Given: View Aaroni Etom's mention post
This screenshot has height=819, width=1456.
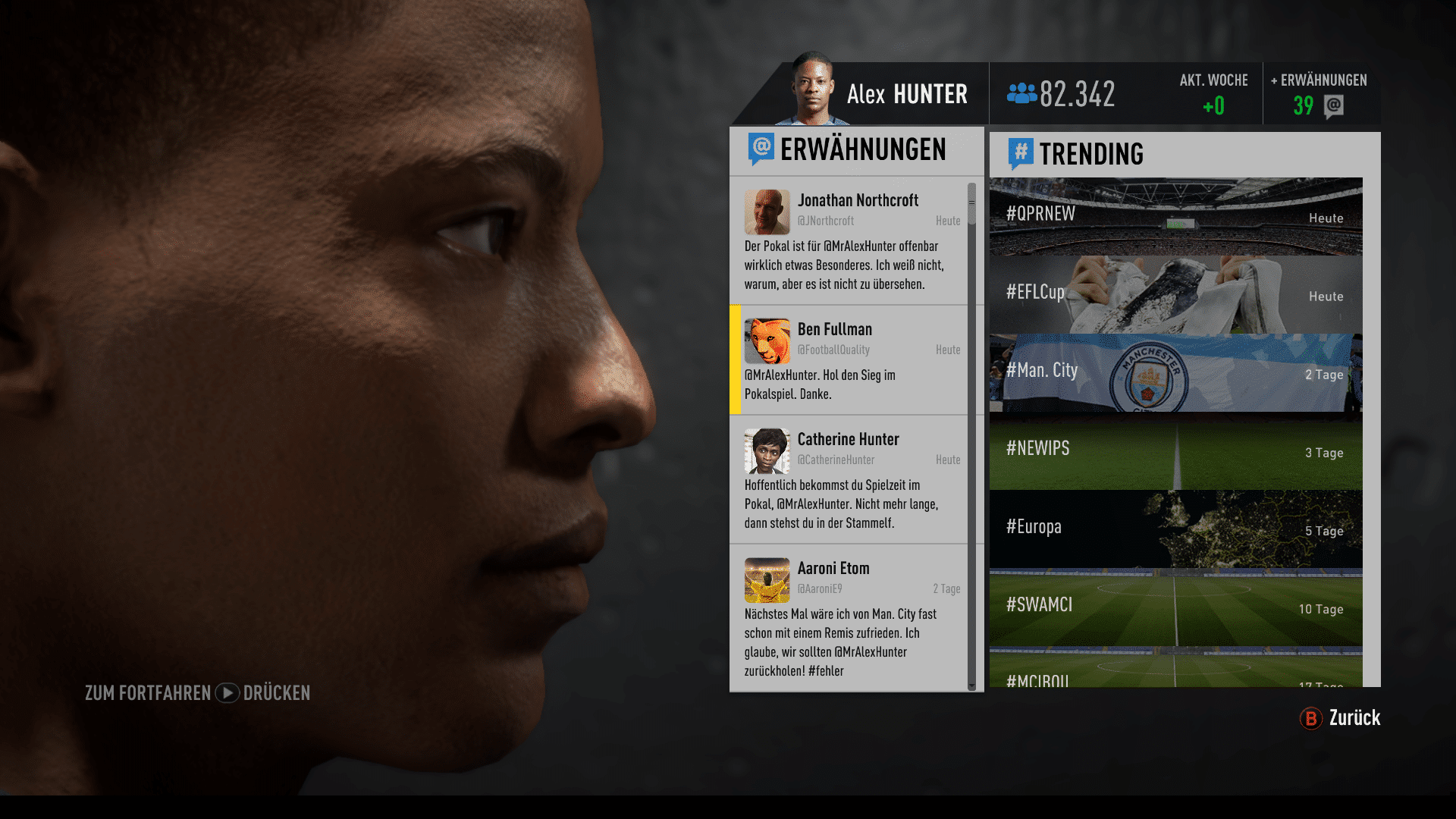Looking at the screenshot, I should click(848, 617).
